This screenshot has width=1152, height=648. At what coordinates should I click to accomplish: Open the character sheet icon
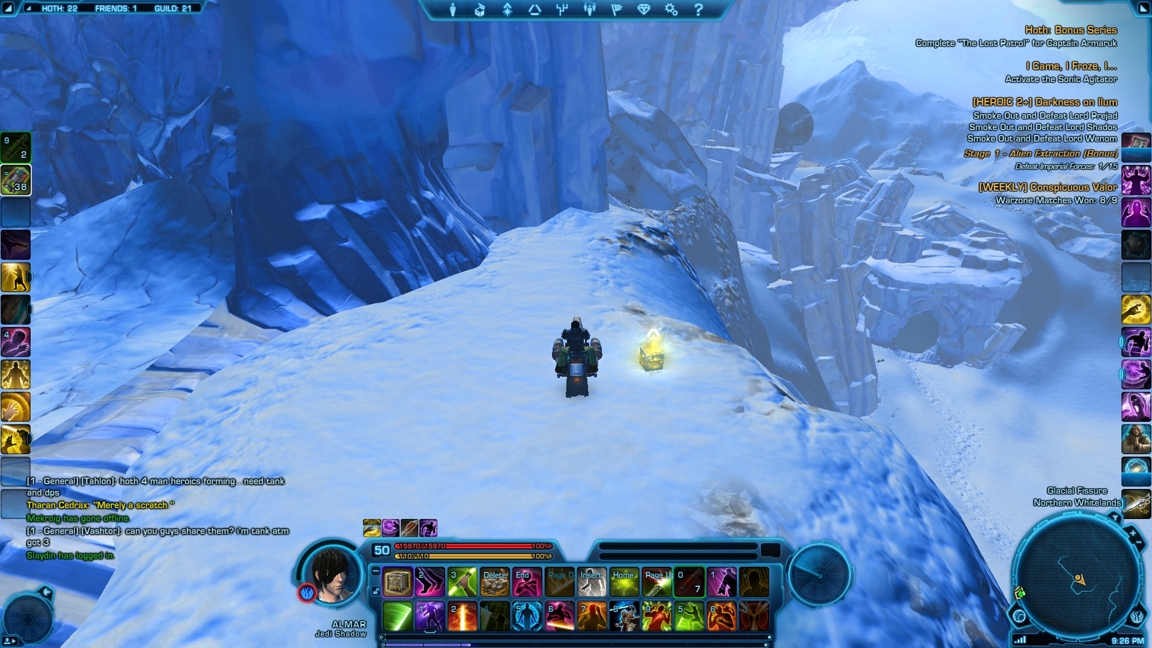[452, 10]
